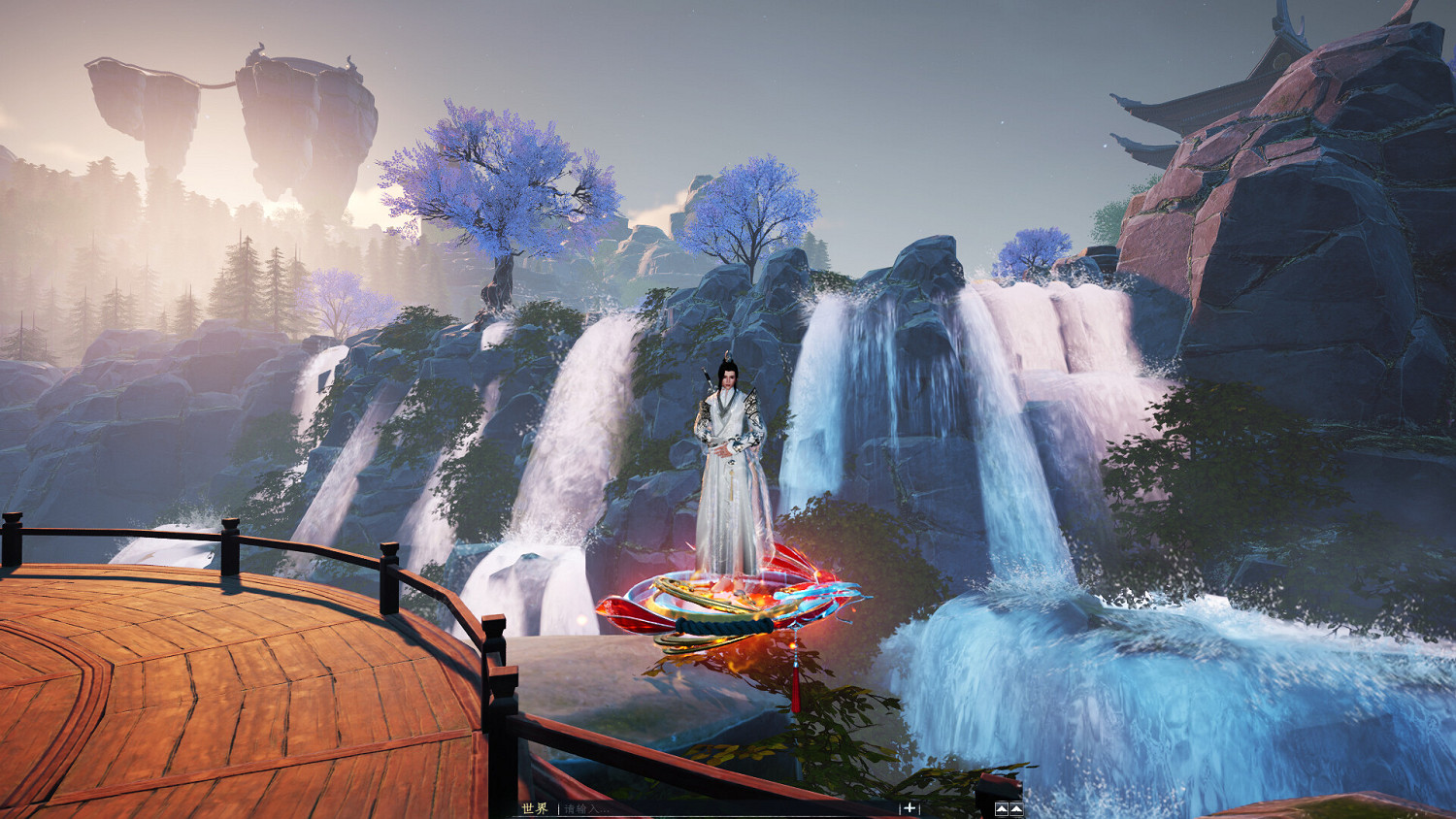Click the rightmost upward chevron to expand chat
1456x819 pixels.
[x=1017, y=807]
